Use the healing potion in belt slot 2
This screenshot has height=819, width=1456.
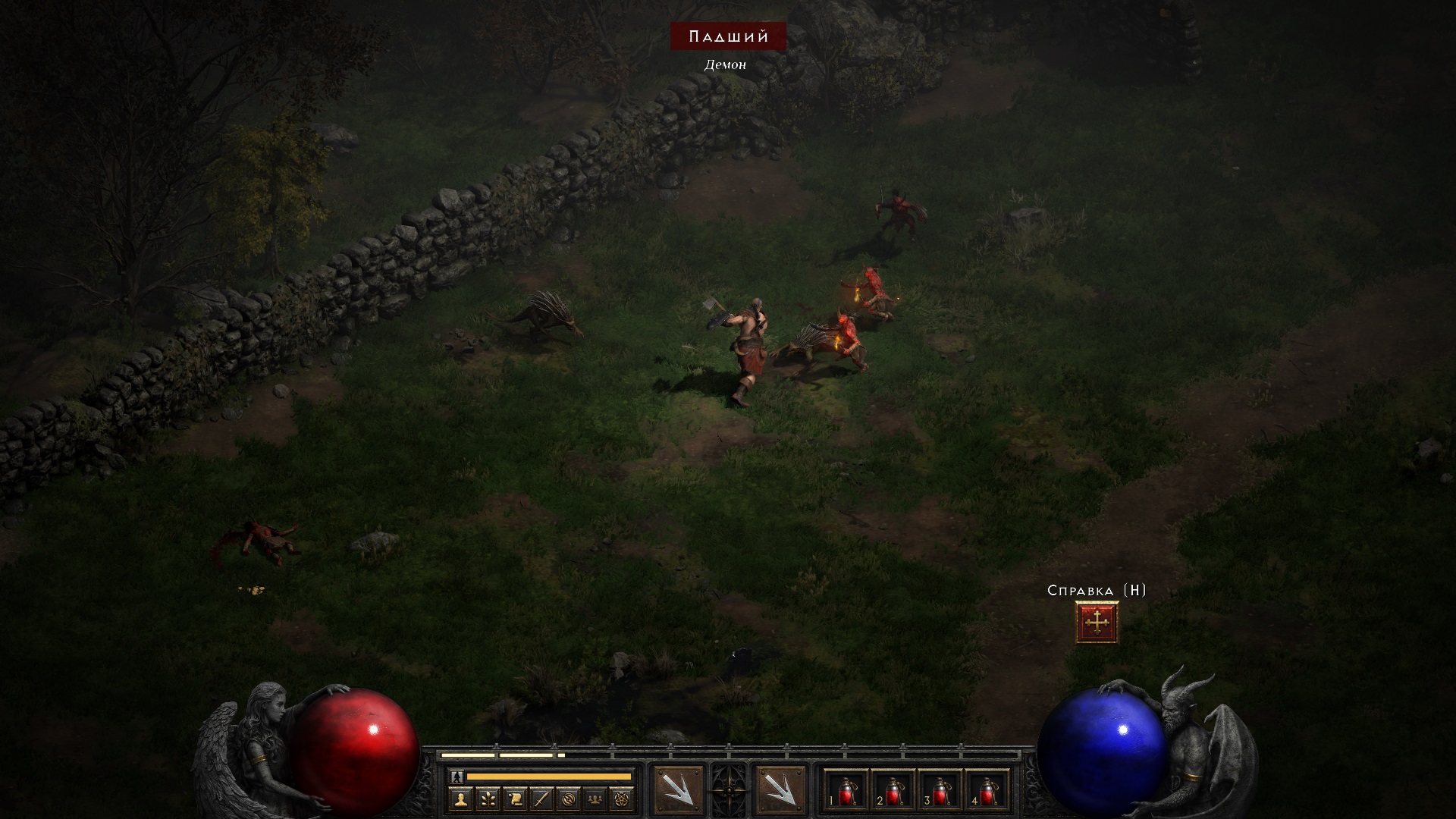point(893,792)
